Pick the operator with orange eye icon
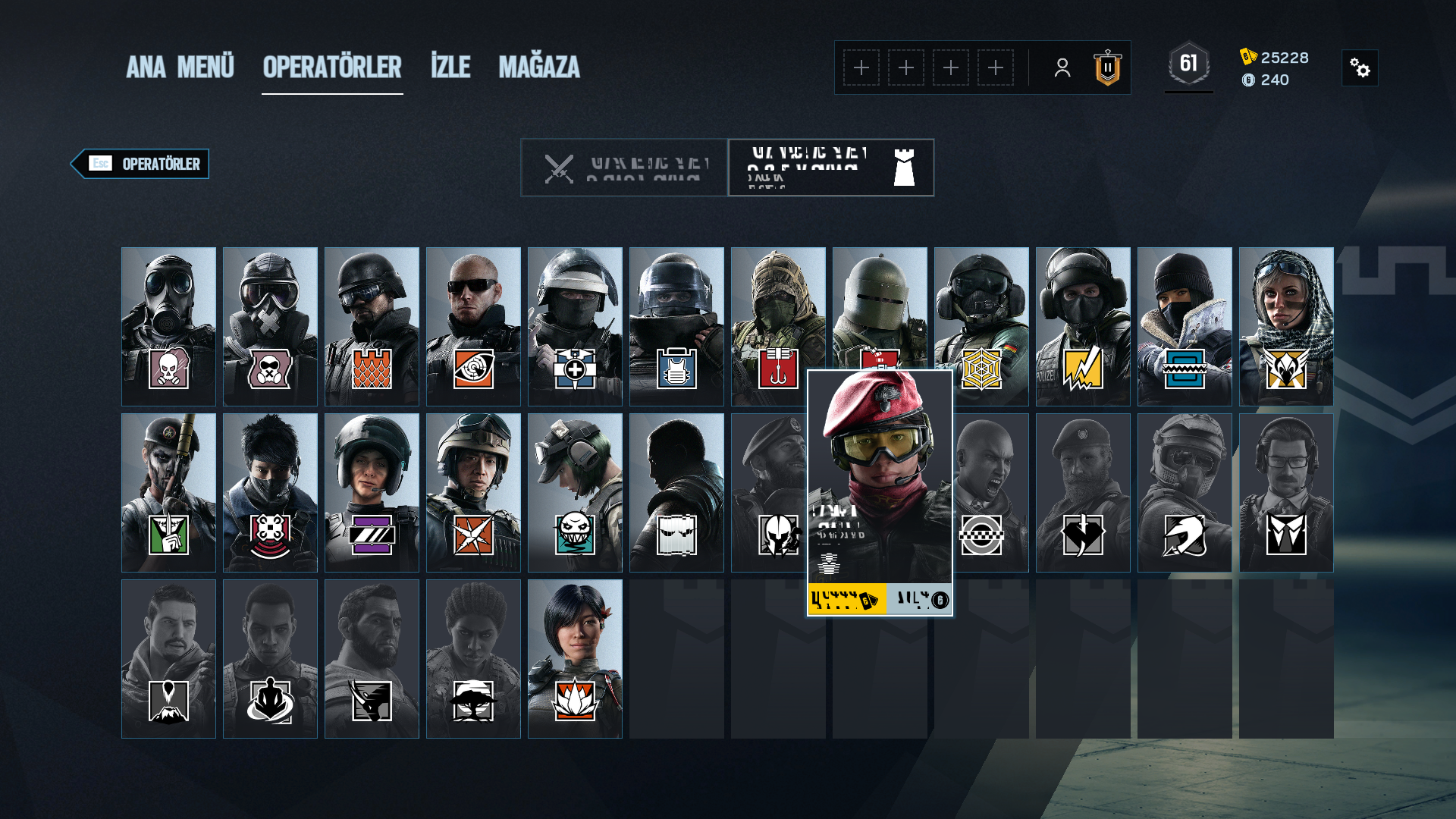The width and height of the screenshot is (1456, 819). 473,326
